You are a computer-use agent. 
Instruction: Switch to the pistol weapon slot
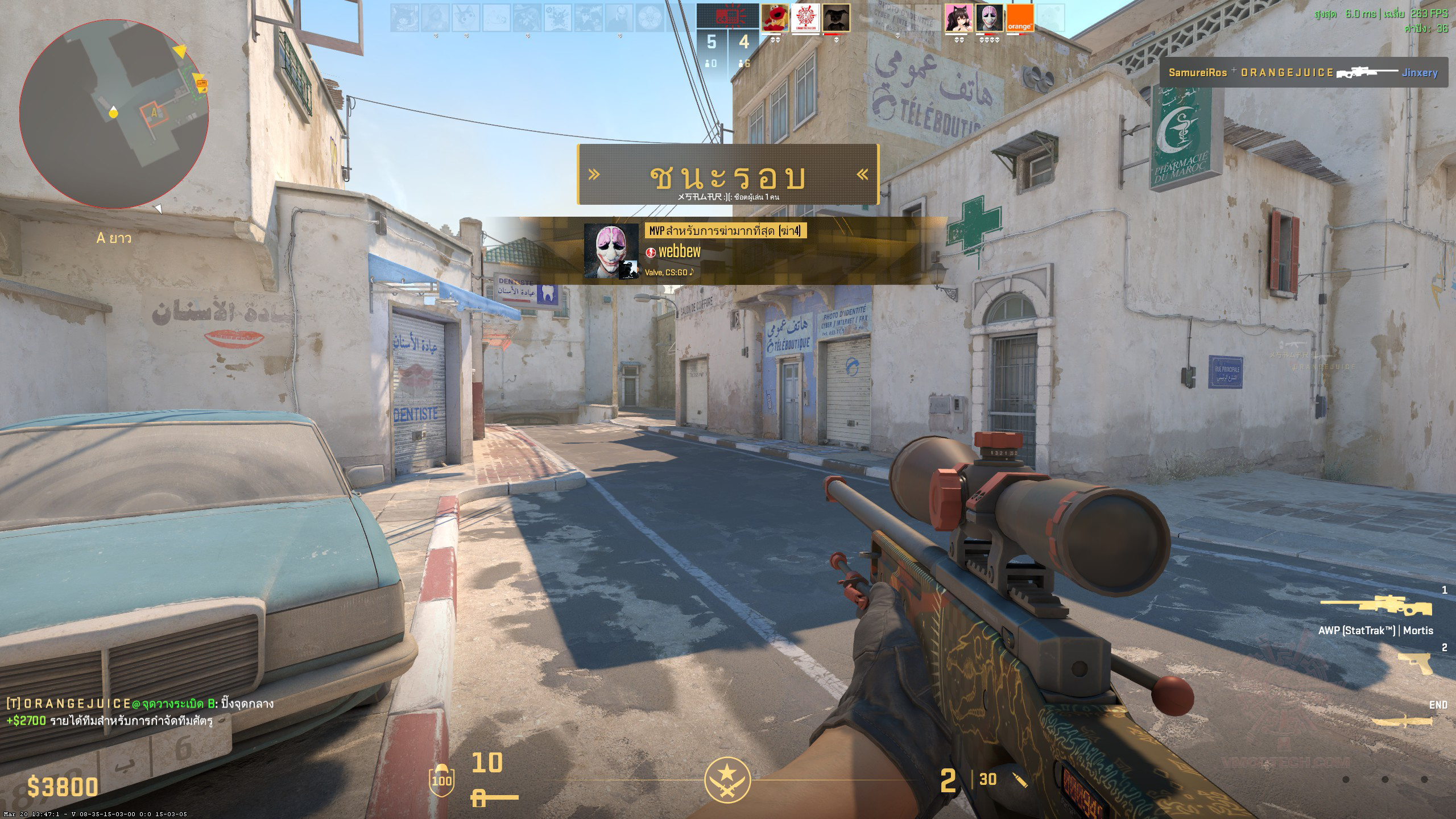[1415, 662]
